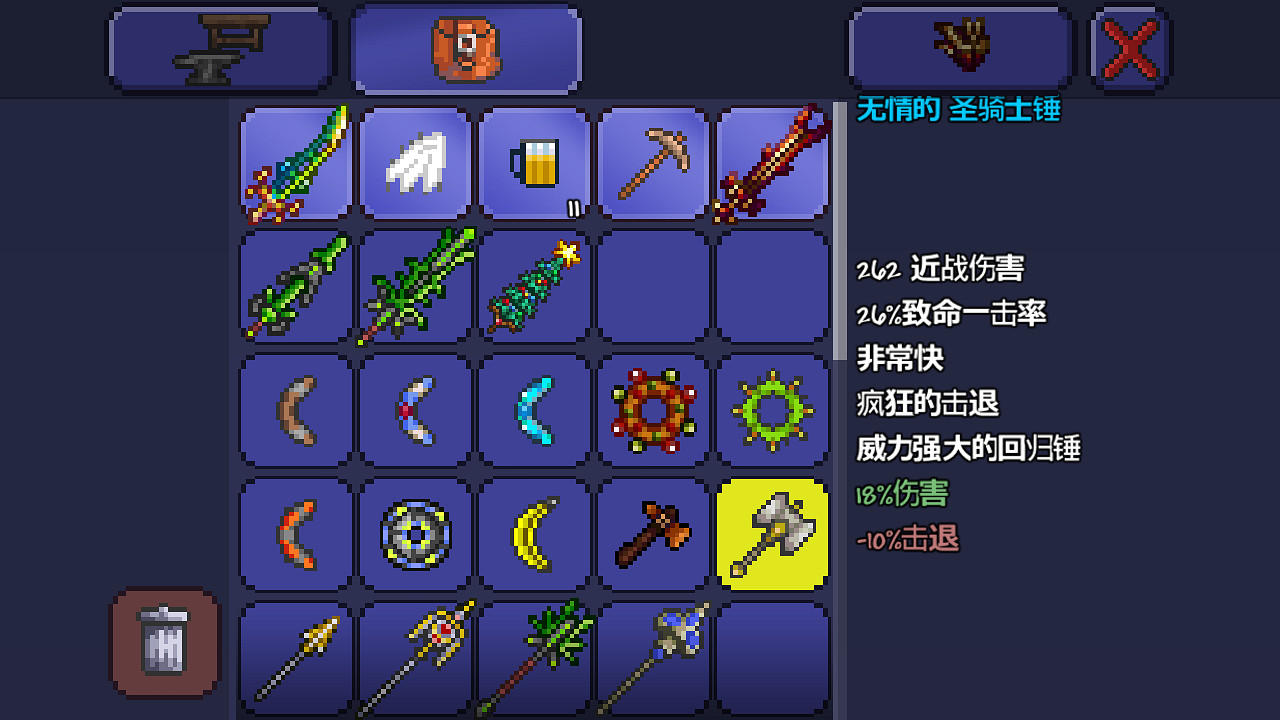Image resolution: width=1280 pixels, height=720 pixels.
Task: Select the golden spear in the bottom row
Action: 295,656
